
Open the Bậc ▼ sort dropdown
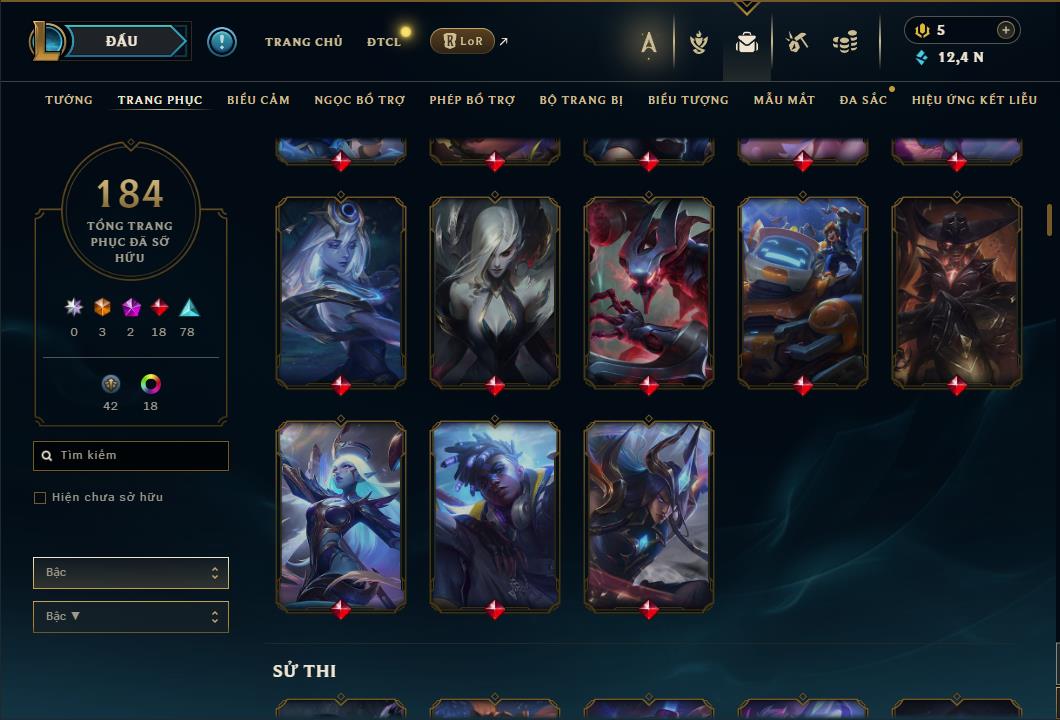pyautogui.click(x=131, y=617)
